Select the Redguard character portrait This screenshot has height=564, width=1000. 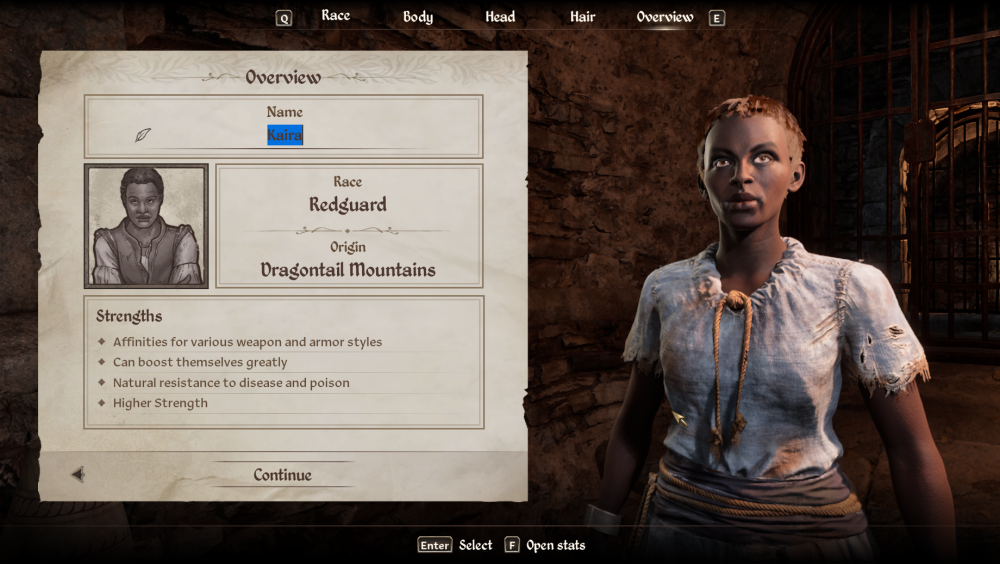point(147,226)
